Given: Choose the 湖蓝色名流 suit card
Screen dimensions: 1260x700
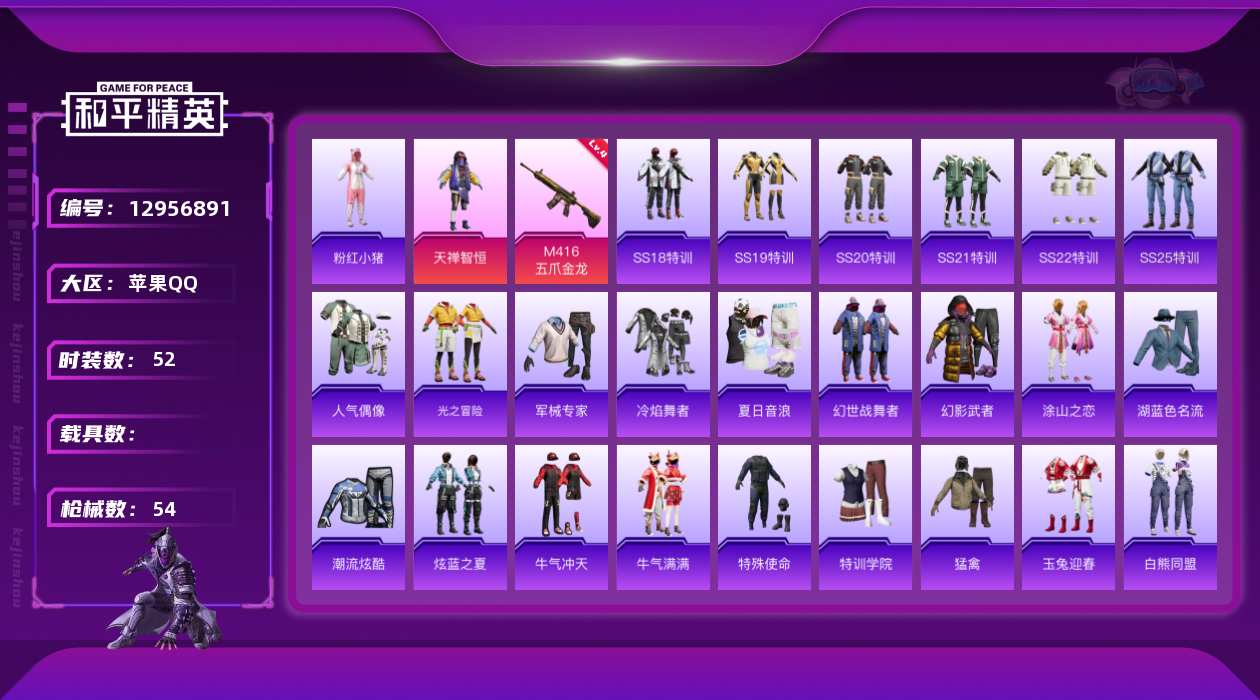Looking at the screenshot, I should [x=1170, y=364].
